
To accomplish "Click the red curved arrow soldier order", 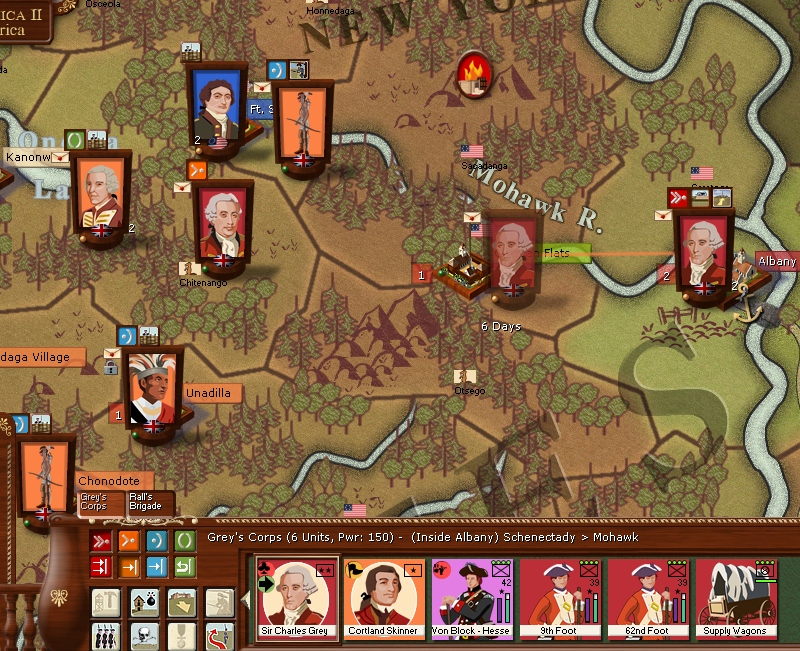I will click(x=218, y=635).
